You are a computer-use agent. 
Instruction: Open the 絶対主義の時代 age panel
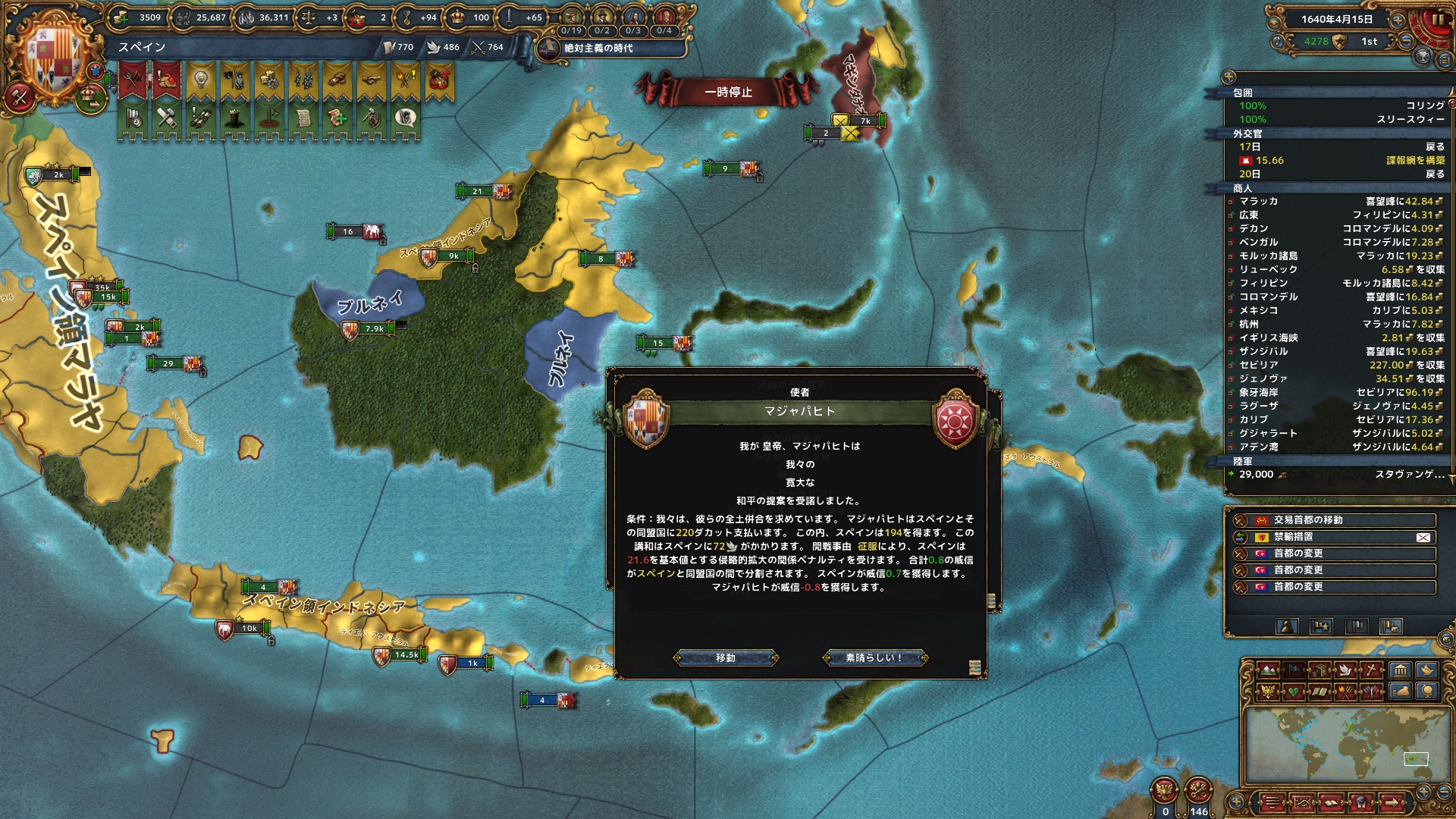598,48
